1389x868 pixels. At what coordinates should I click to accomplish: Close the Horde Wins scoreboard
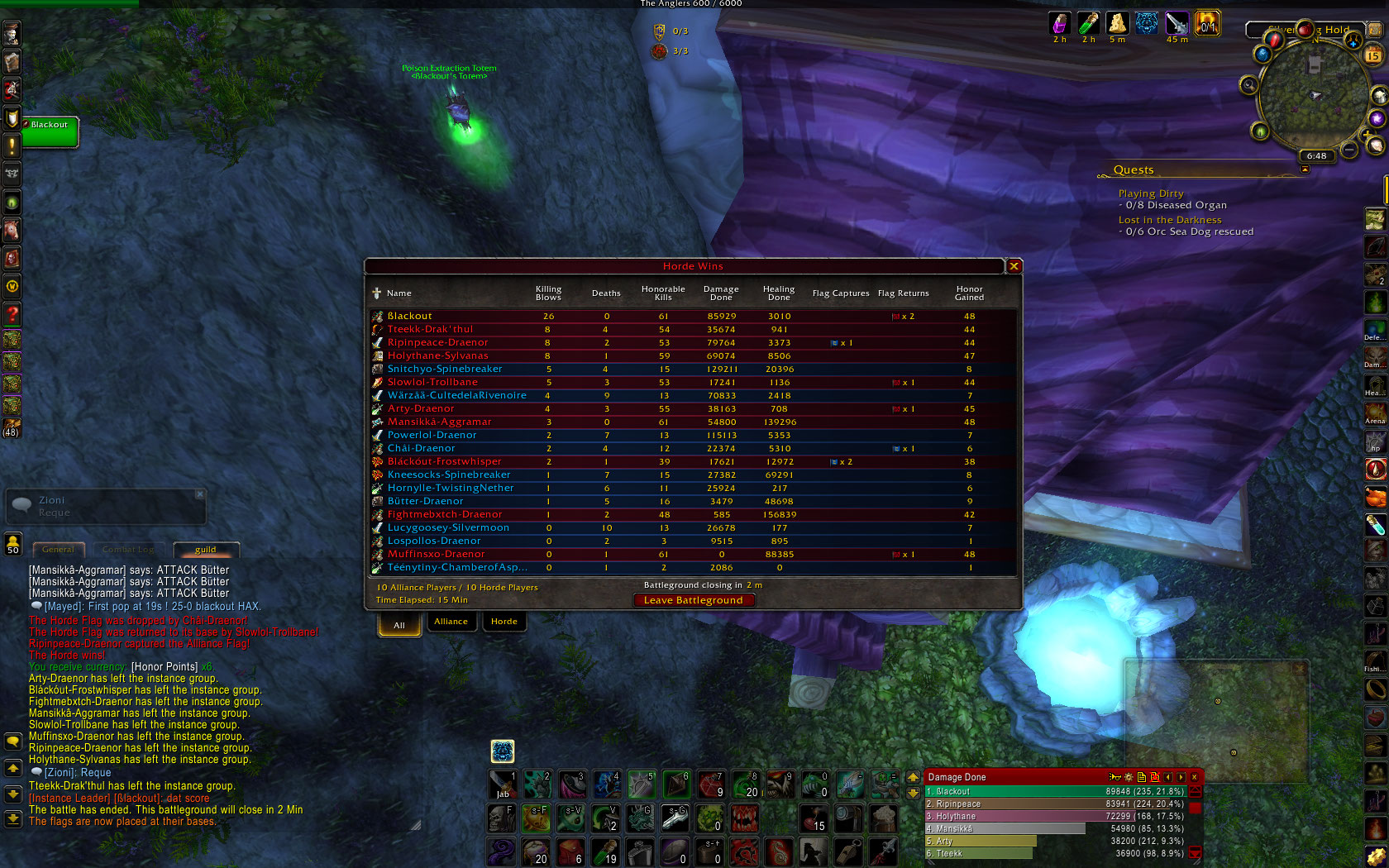tap(1014, 266)
